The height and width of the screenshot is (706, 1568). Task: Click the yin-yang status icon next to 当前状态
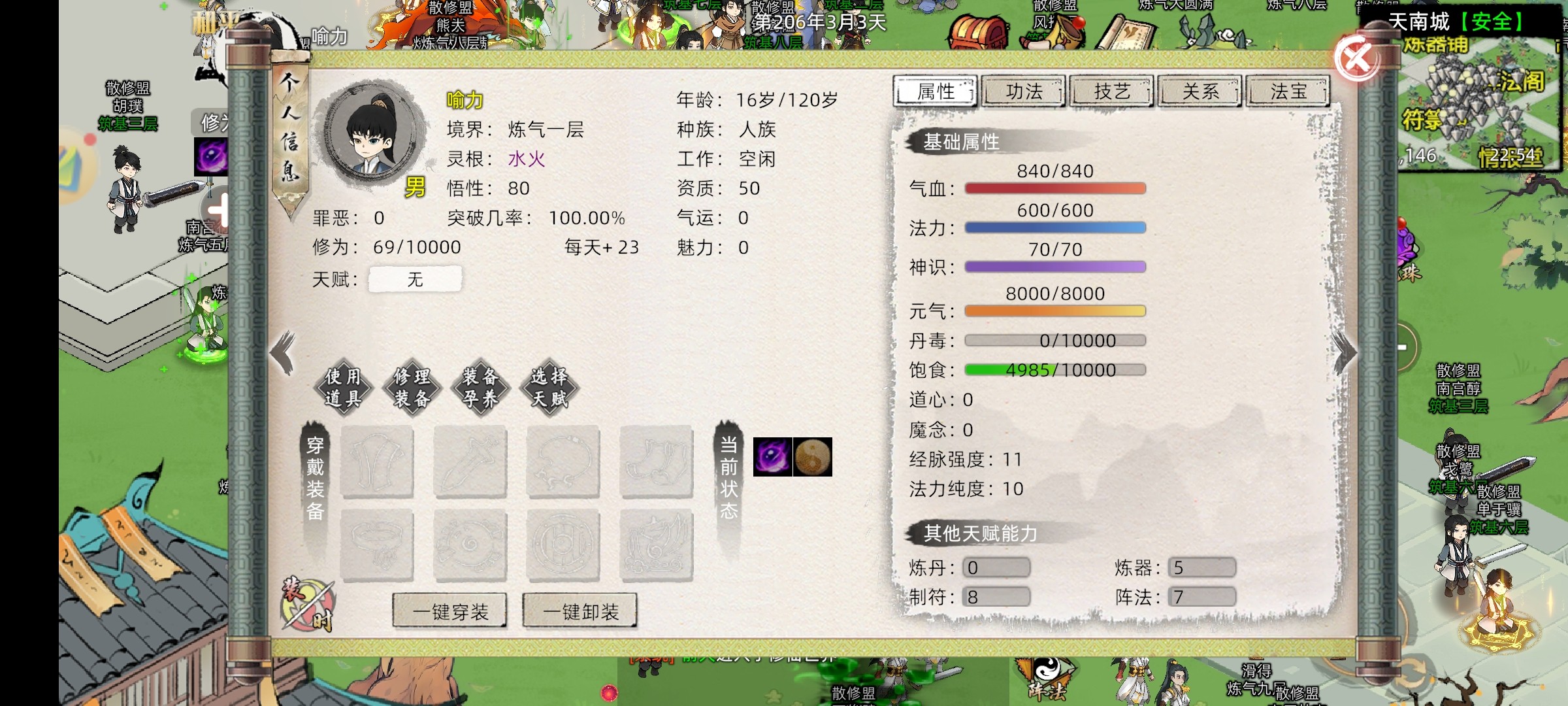pyautogui.click(x=813, y=456)
